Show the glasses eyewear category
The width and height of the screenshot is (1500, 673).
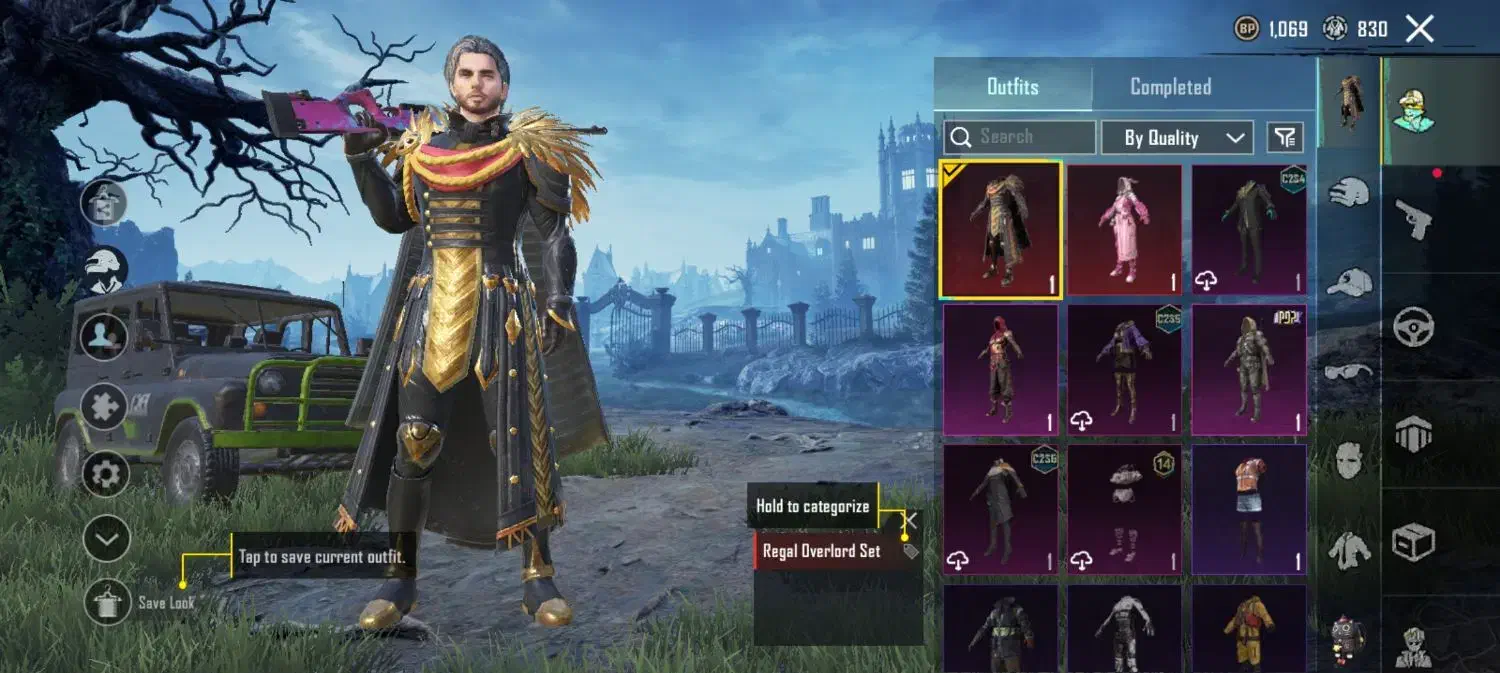click(1349, 372)
